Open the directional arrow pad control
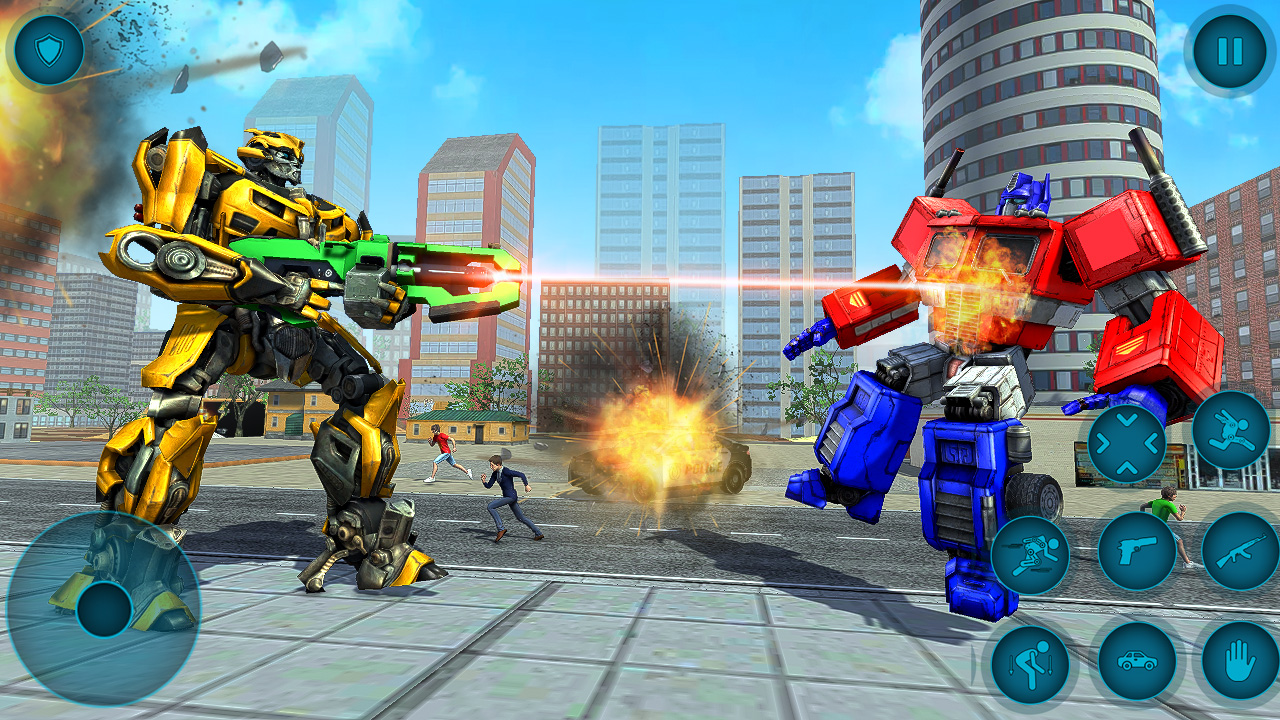 1126,441
